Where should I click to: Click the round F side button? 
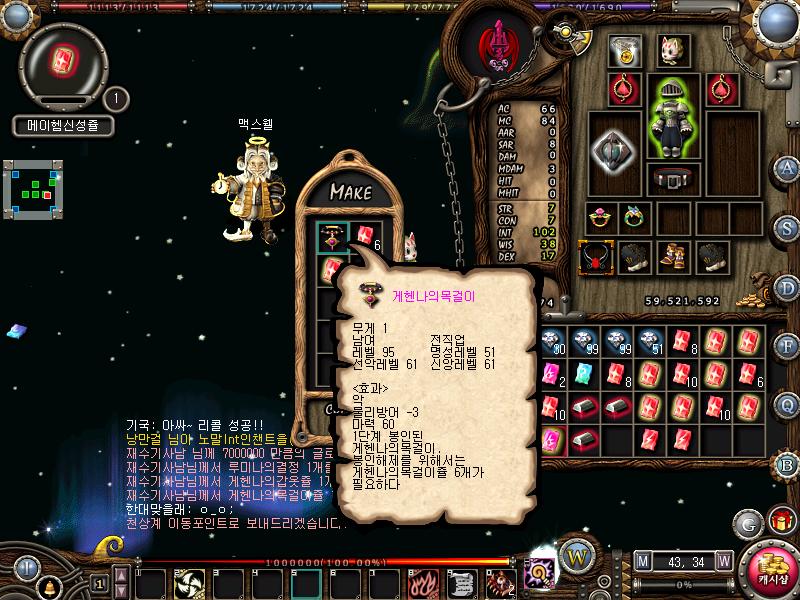tap(787, 346)
